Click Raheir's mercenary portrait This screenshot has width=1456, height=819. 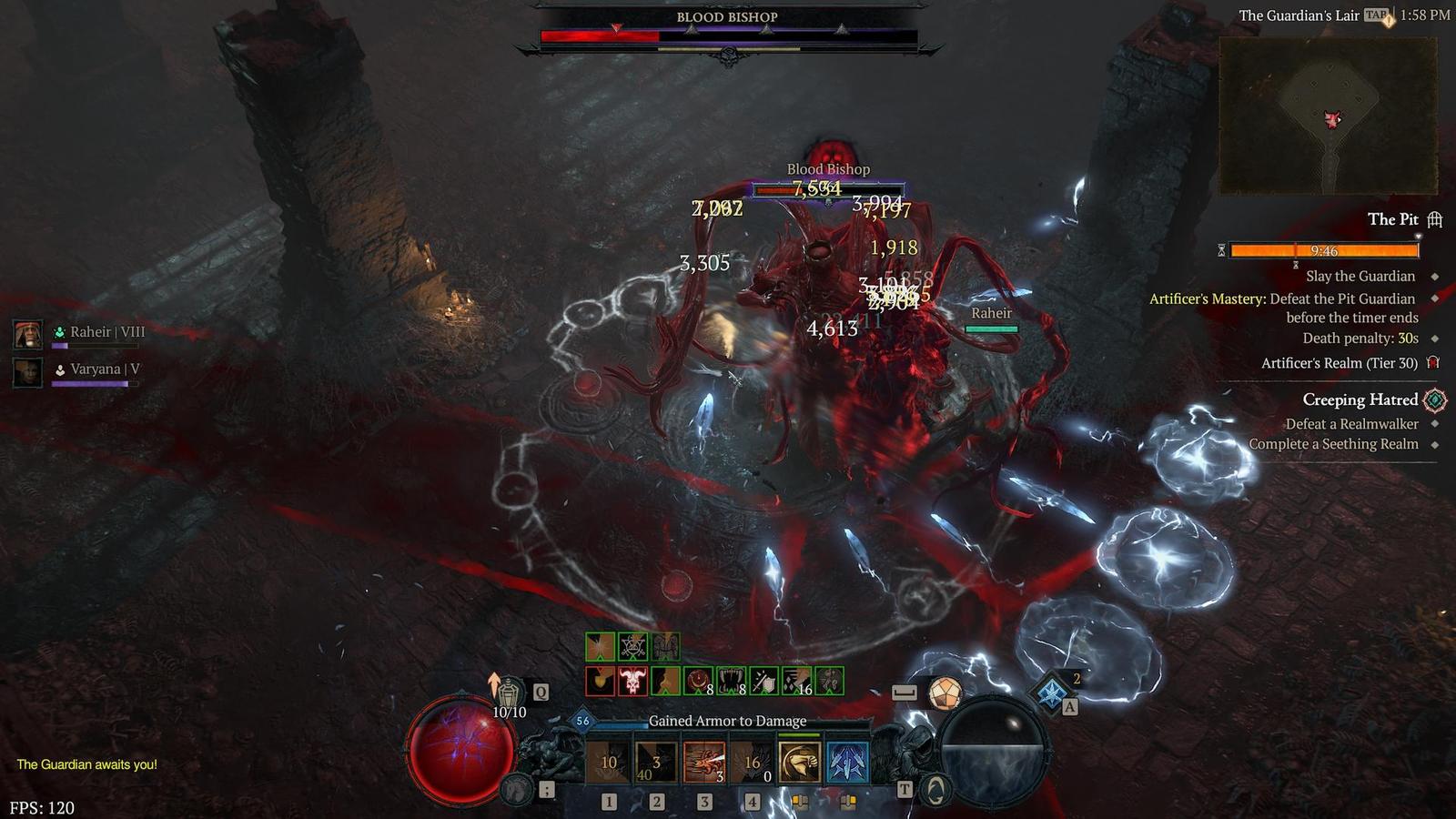(x=28, y=334)
